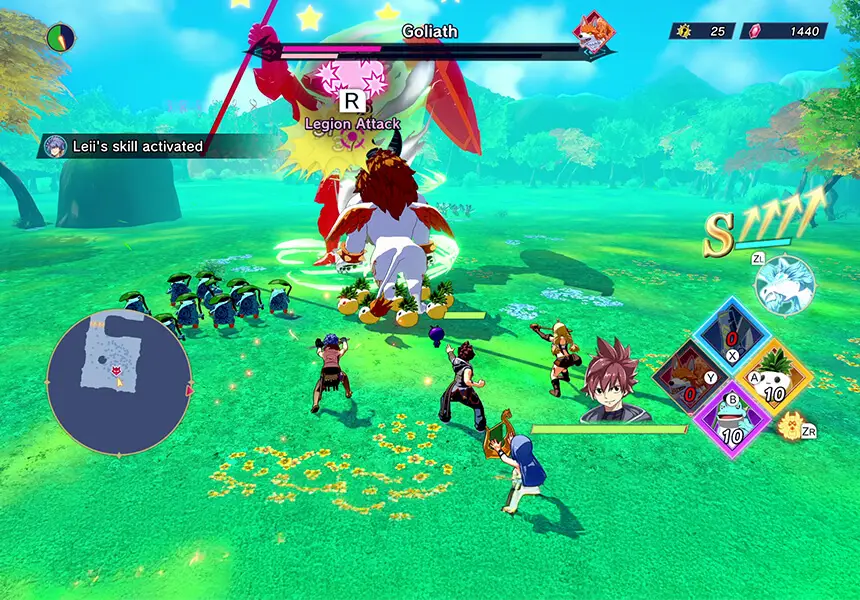Use the white plant monster skill
Screen dimensions: 860x600
pos(775,379)
